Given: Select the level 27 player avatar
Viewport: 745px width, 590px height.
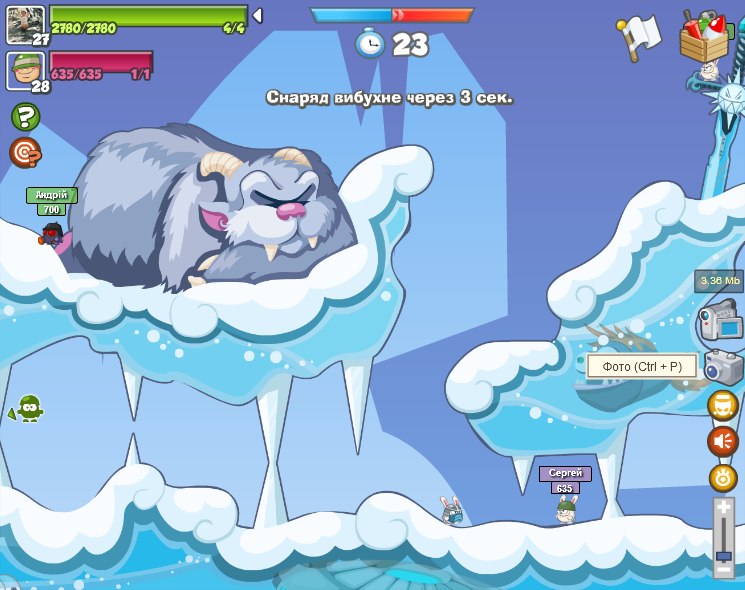Looking at the screenshot, I should pyautogui.click(x=25, y=24).
